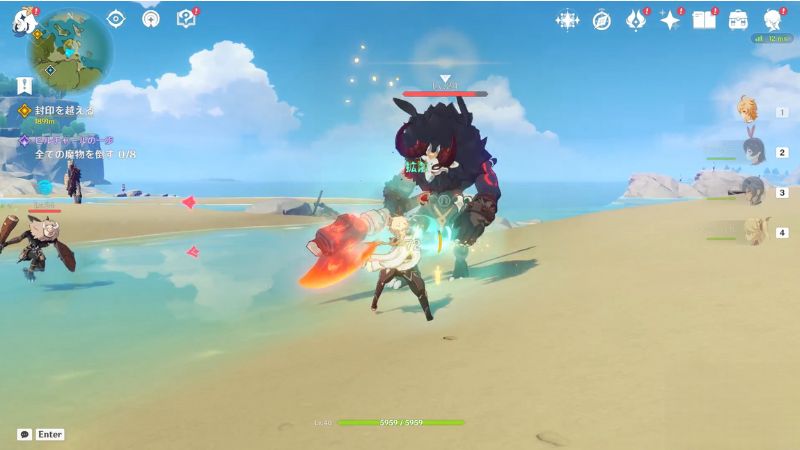Switch to the third party member
This screenshot has width=800, height=450.
[x=753, y=191]
